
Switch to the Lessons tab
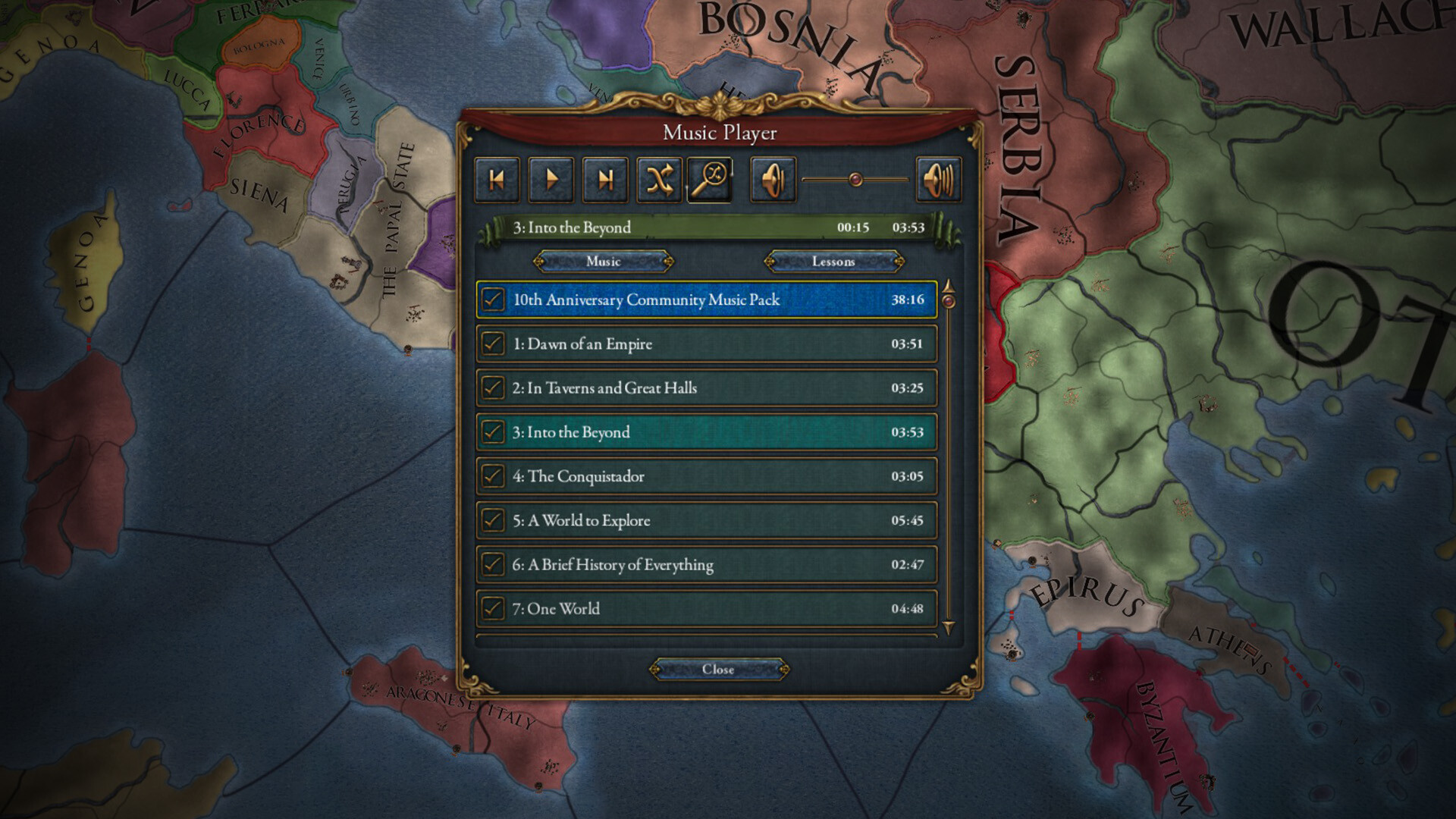coord(834,262)
